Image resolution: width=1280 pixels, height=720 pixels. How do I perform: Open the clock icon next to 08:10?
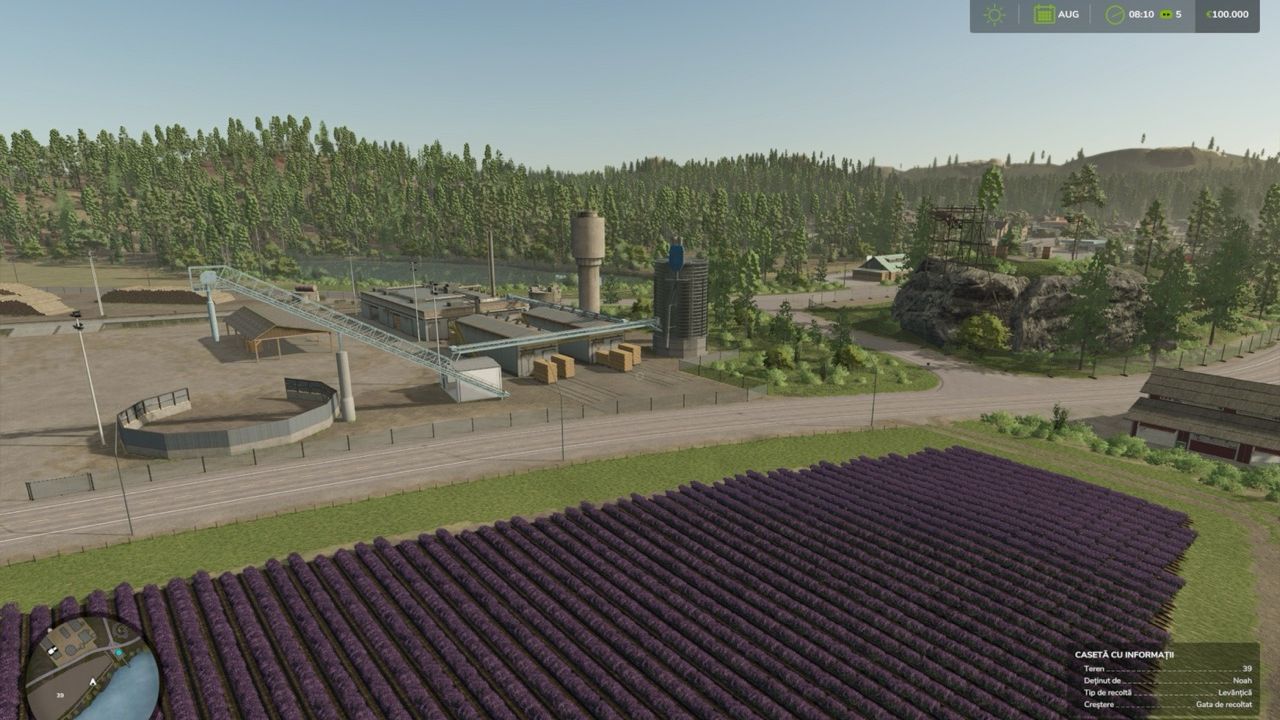click(1113, 14)
